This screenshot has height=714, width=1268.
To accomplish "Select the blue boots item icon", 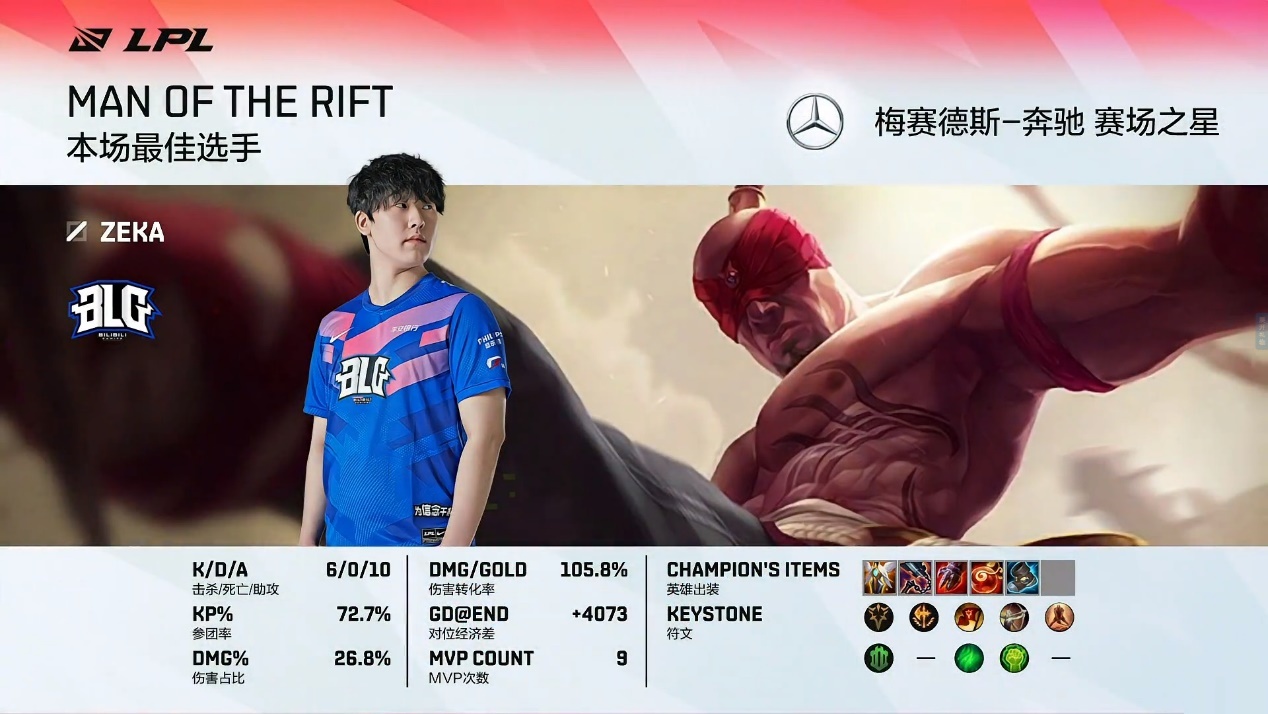I will [1022, 578].
